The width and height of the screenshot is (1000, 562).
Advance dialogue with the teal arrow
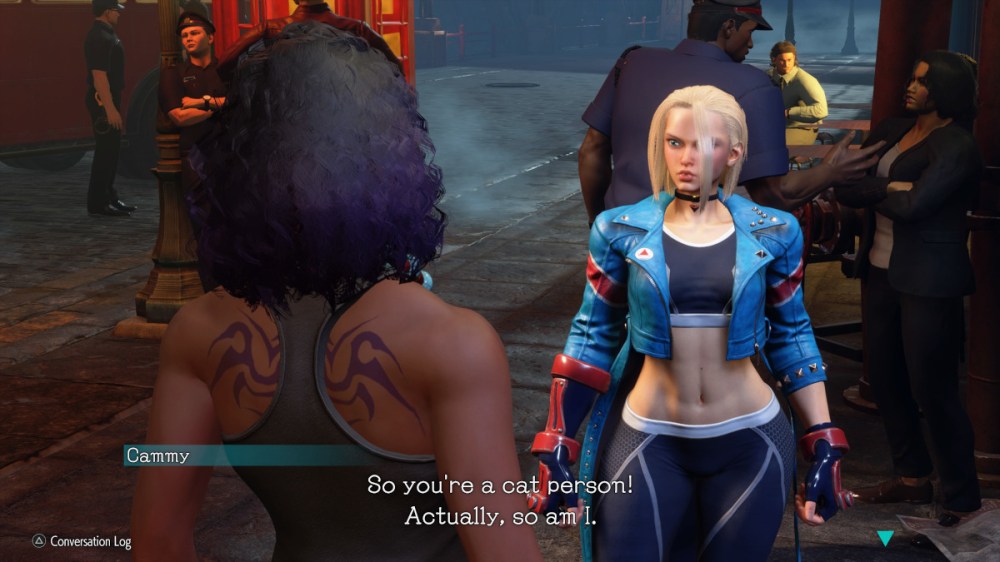pos(885,538)
